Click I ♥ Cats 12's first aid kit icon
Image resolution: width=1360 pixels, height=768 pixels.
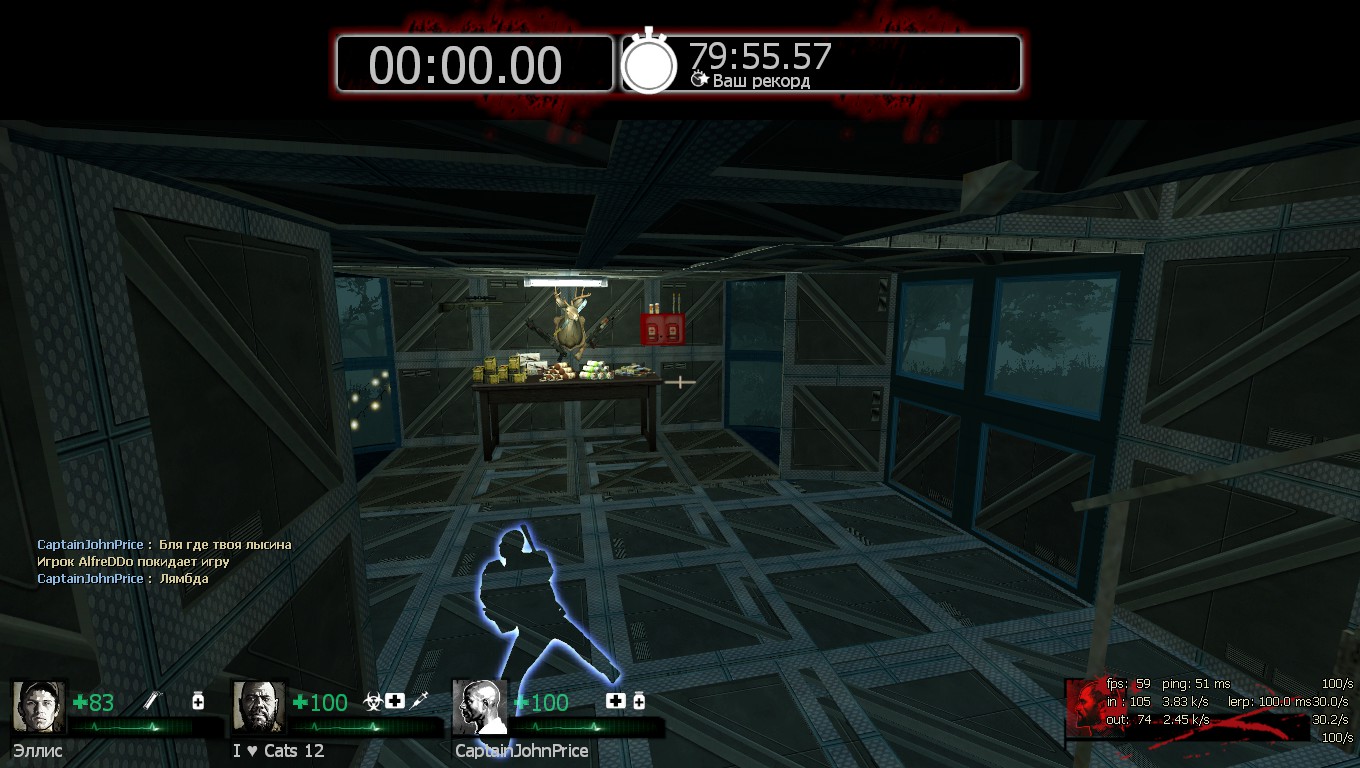395,701
